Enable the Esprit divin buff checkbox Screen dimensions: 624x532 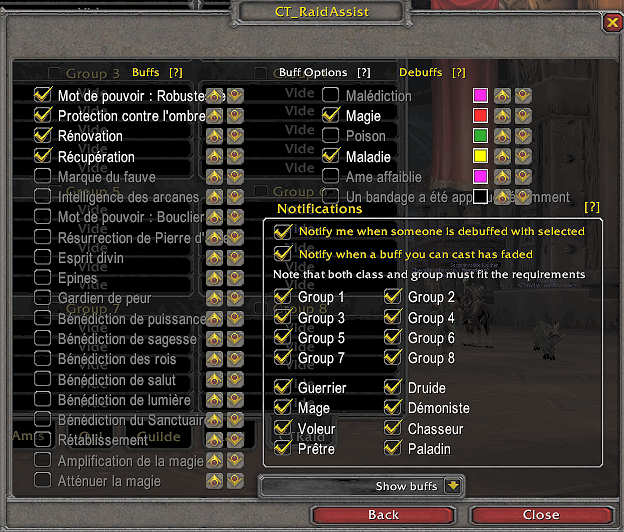[43, 258]
